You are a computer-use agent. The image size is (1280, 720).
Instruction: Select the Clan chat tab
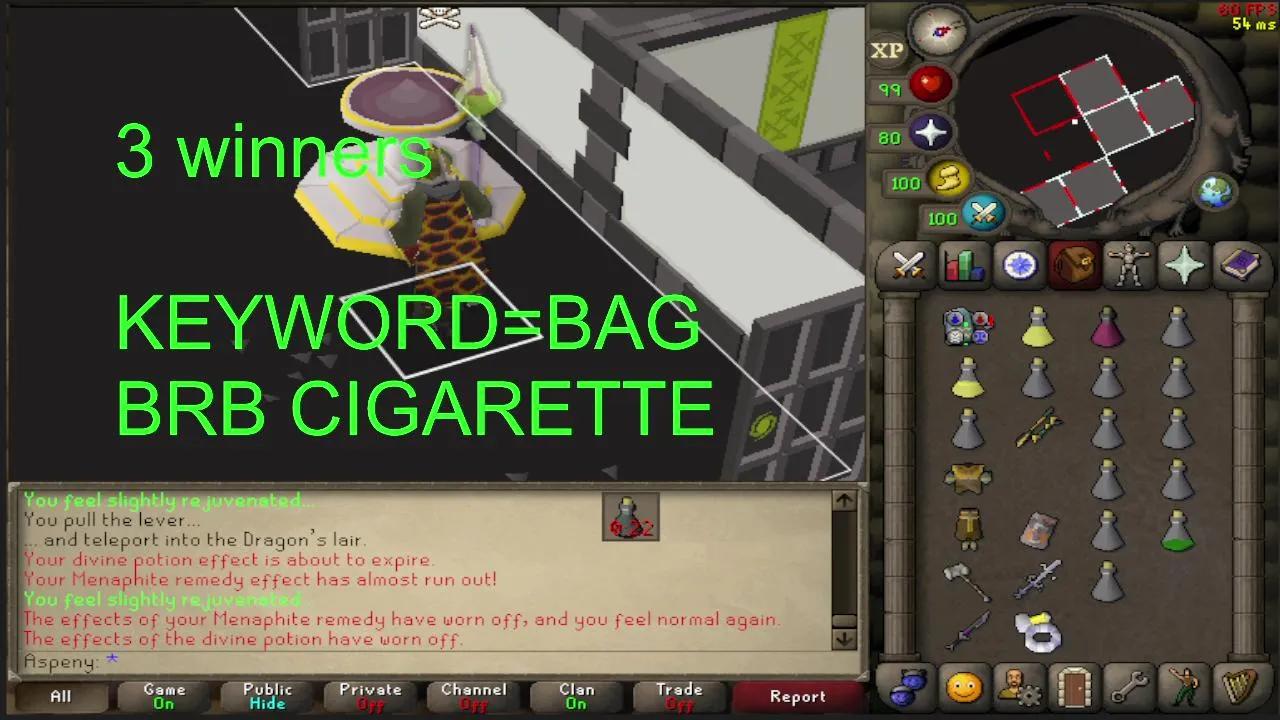click(575, 697)
